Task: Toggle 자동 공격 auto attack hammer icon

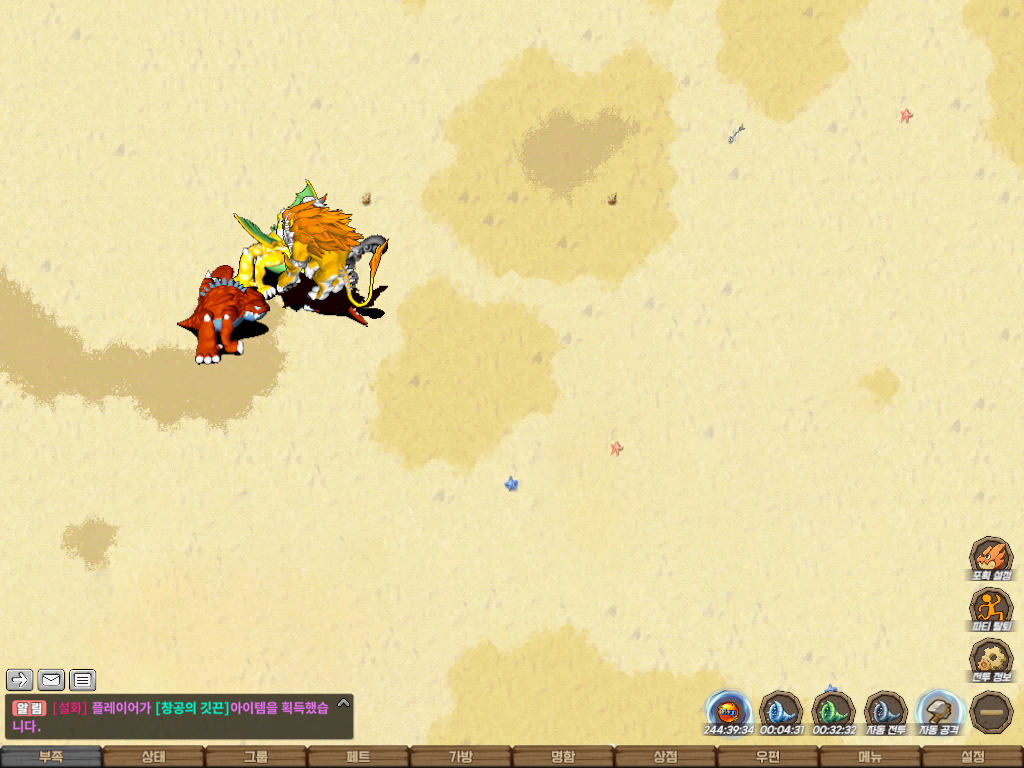Action: (938, 712)
